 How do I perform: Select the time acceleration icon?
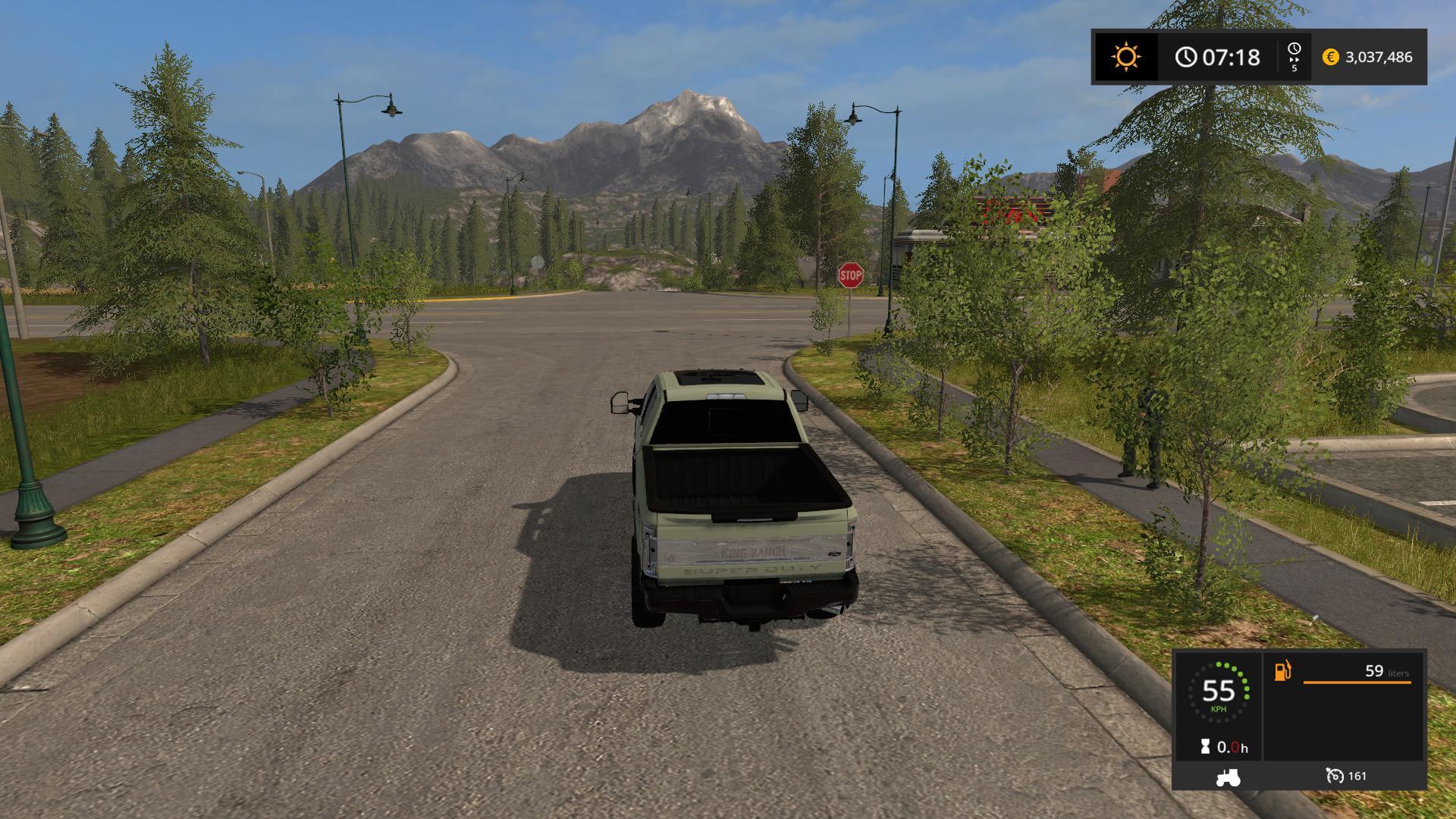(1294, 57)
